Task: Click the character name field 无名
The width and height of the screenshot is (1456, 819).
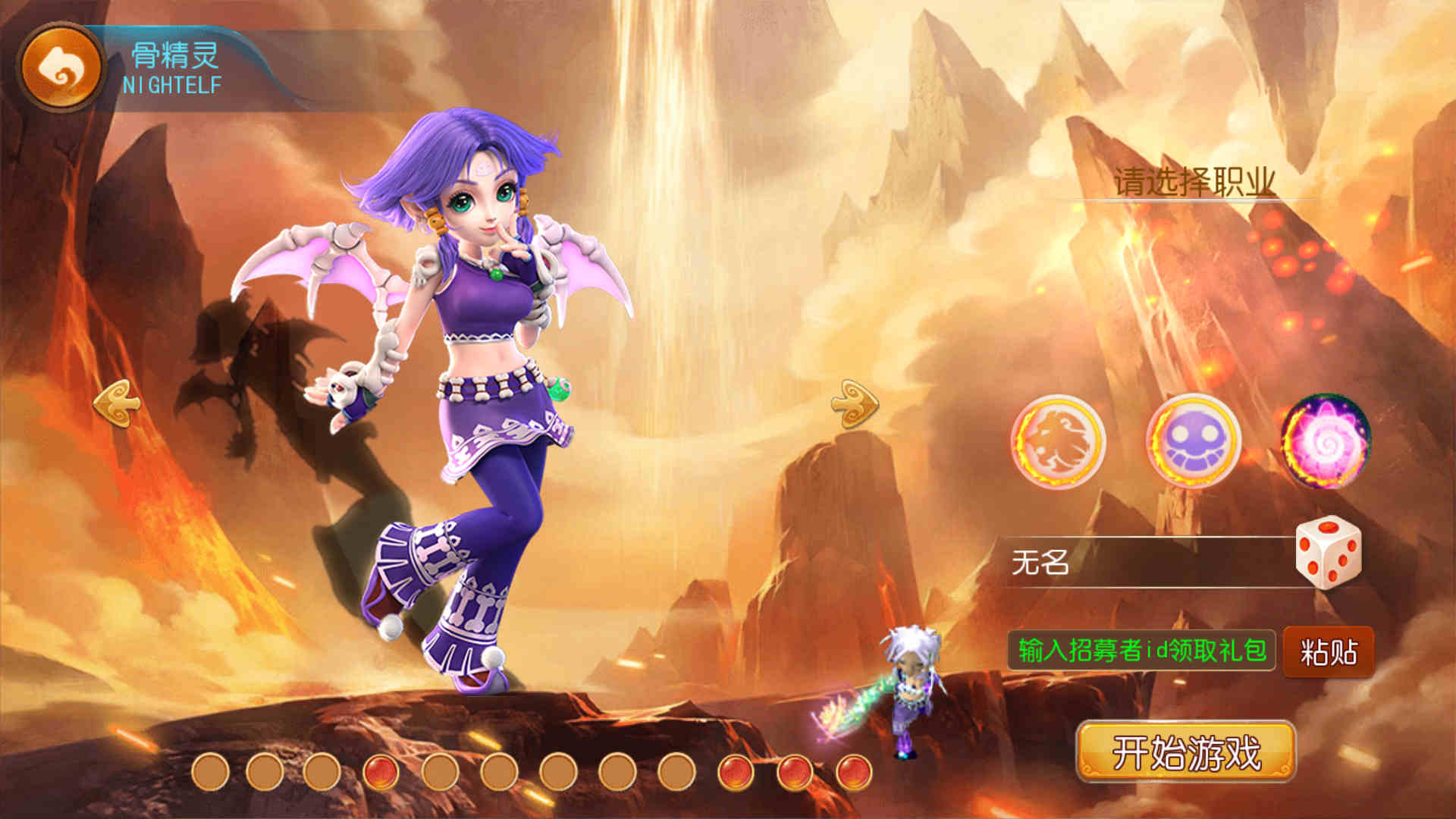Action: coord(1145,563)
